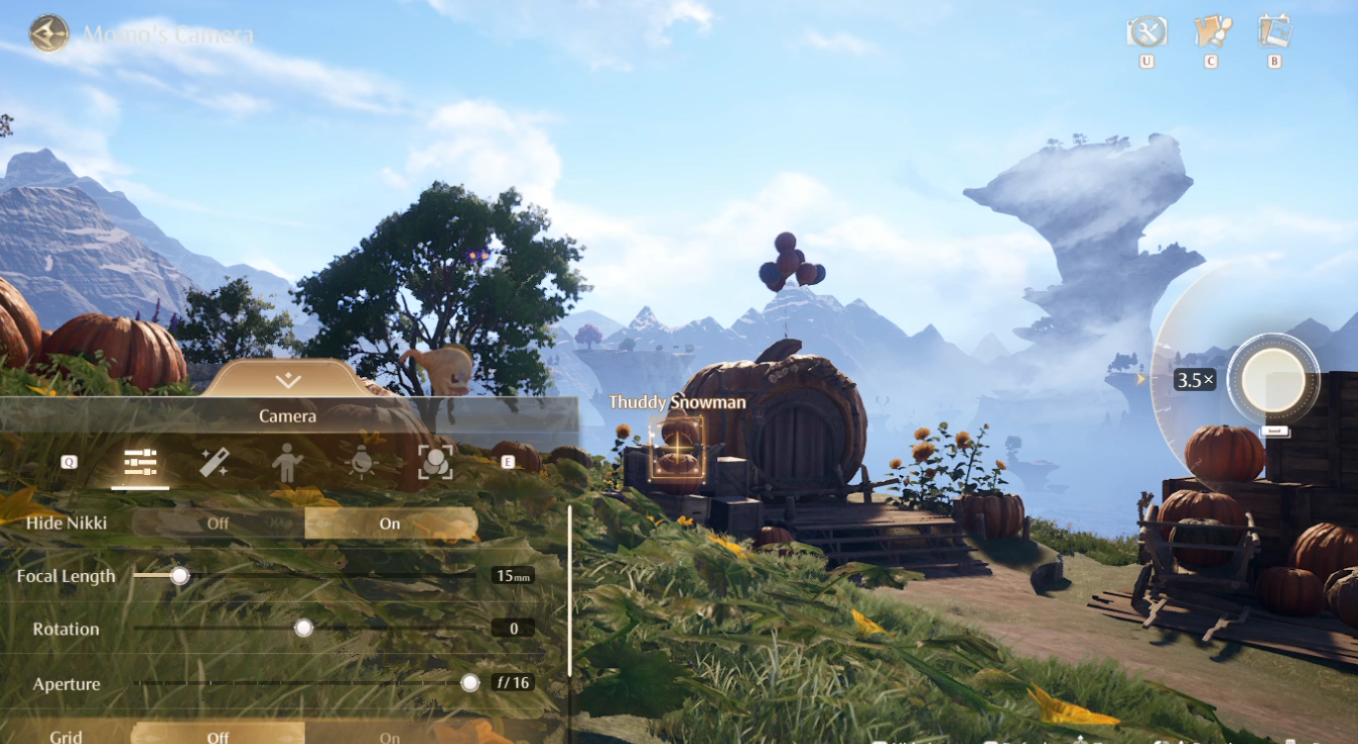
Task: Set Hide Nikki to On
Action: coord(390,523)
